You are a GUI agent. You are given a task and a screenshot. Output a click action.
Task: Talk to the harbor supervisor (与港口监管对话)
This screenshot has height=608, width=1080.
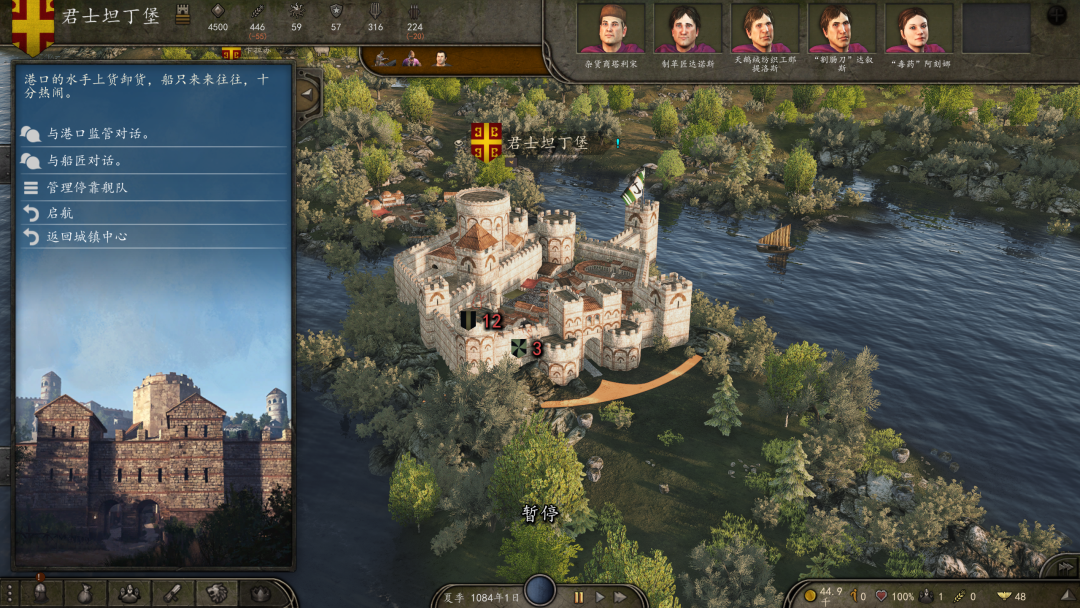pos(98,134)
